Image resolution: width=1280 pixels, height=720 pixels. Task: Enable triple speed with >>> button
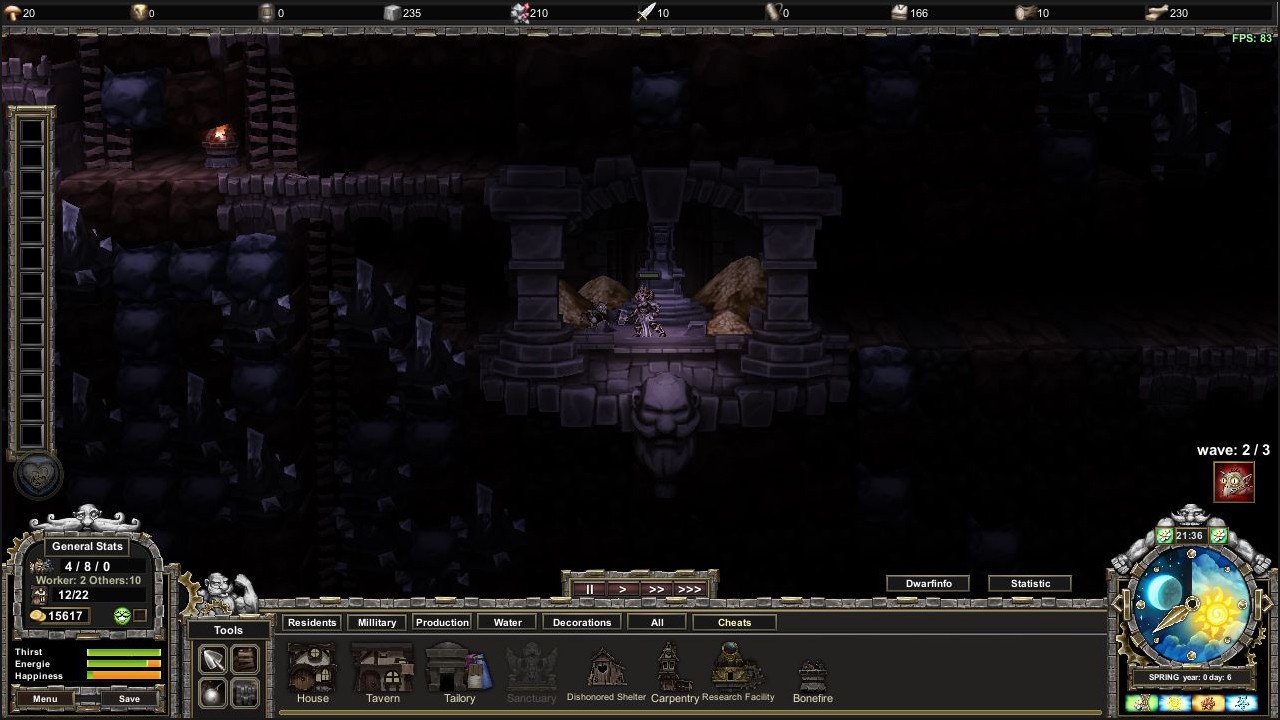689,589
